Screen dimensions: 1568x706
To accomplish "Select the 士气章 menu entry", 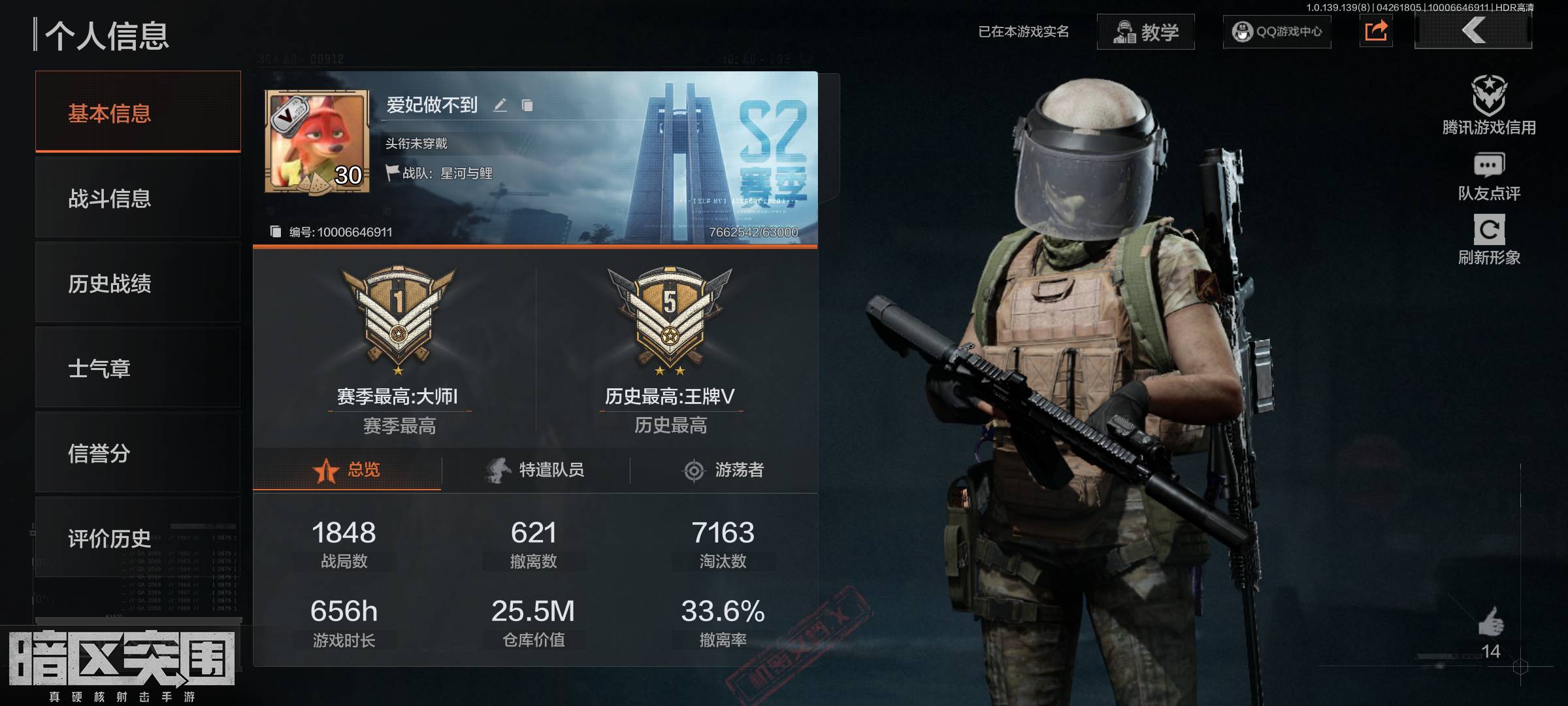I will [138, 368].
